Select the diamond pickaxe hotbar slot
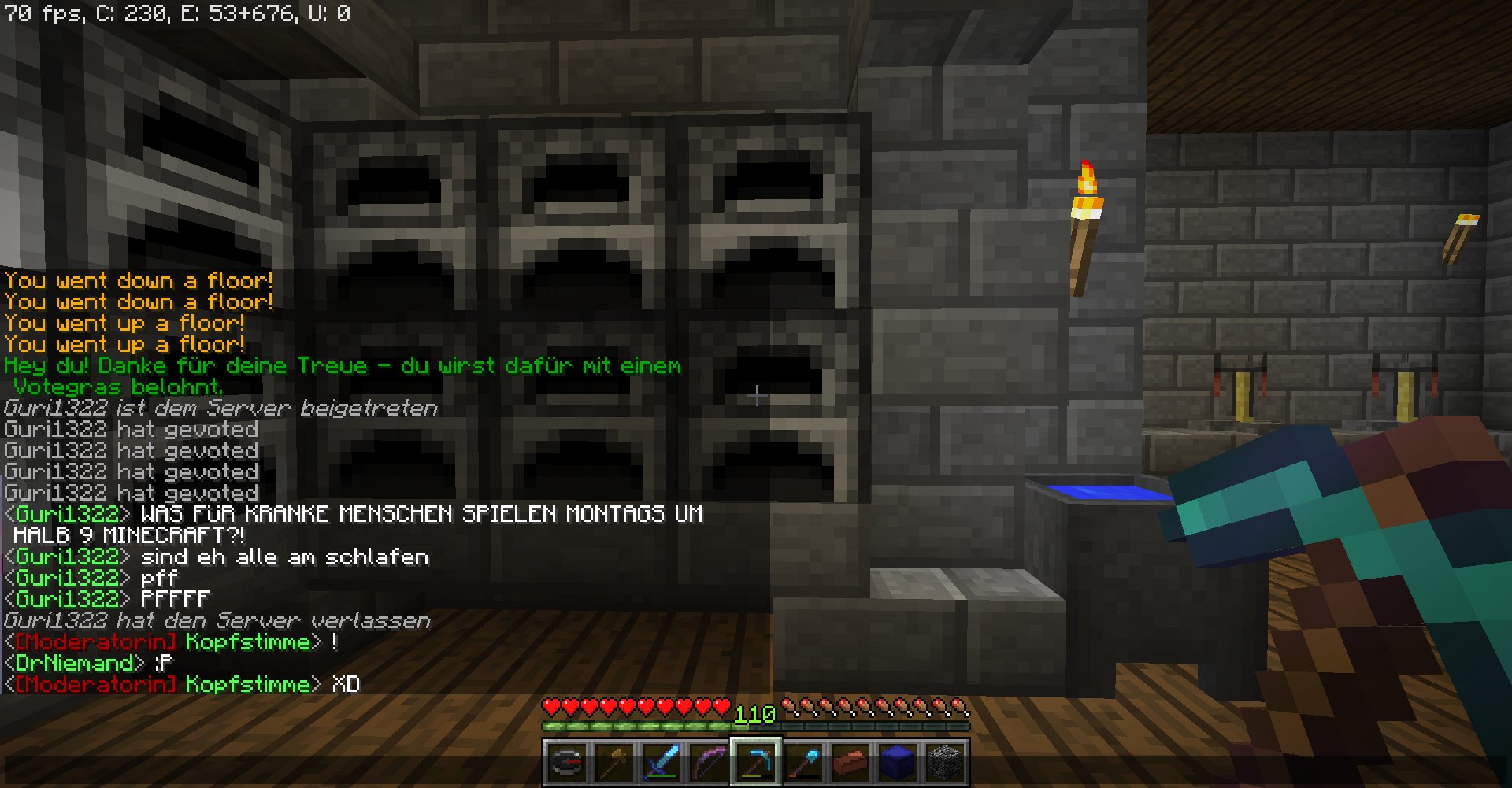This screenshot has width=1512, height=788. click(x=756, y=762)
